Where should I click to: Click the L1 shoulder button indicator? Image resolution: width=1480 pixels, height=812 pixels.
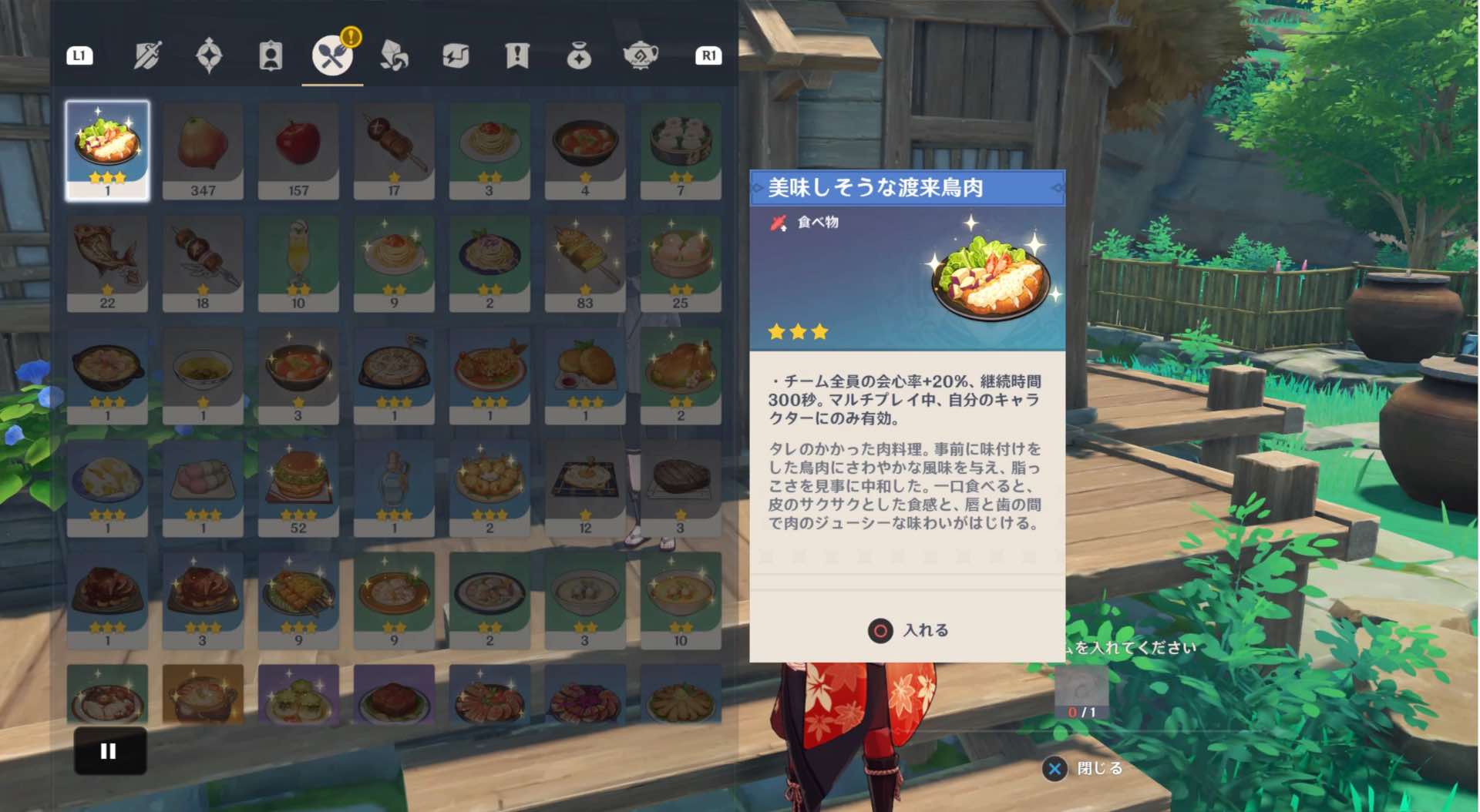(79, 55)
